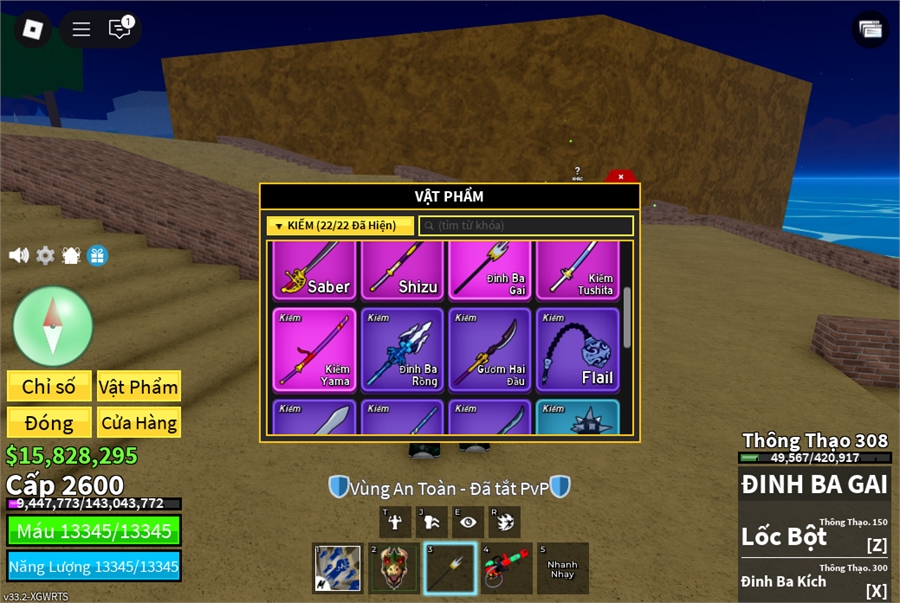Select the Saber sword
The image size is (900, 603).
315,270
